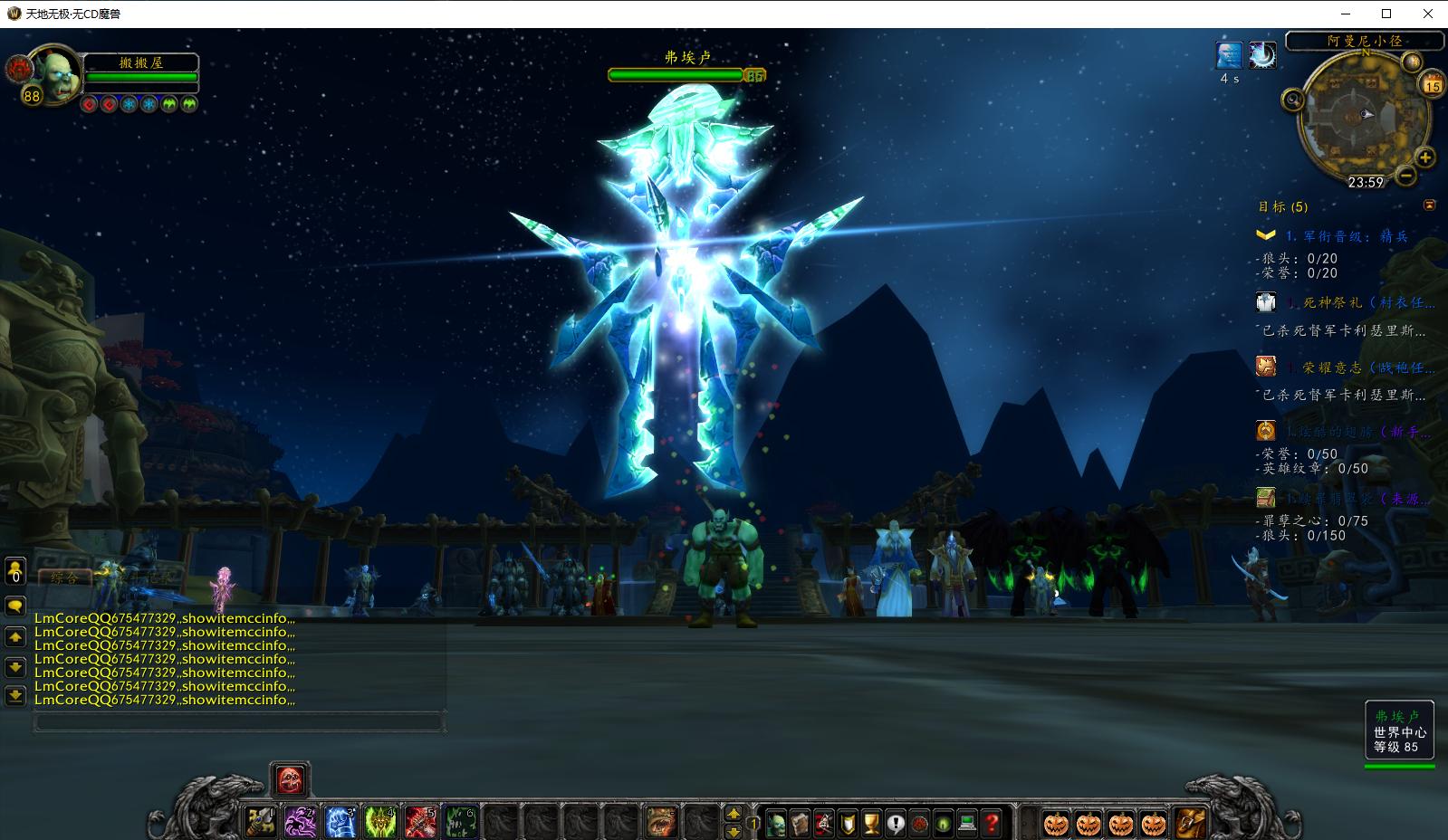Cast the blue fist ability in slot 3
The height and width of the screenshot is (840, 1448).
(340, 822)
